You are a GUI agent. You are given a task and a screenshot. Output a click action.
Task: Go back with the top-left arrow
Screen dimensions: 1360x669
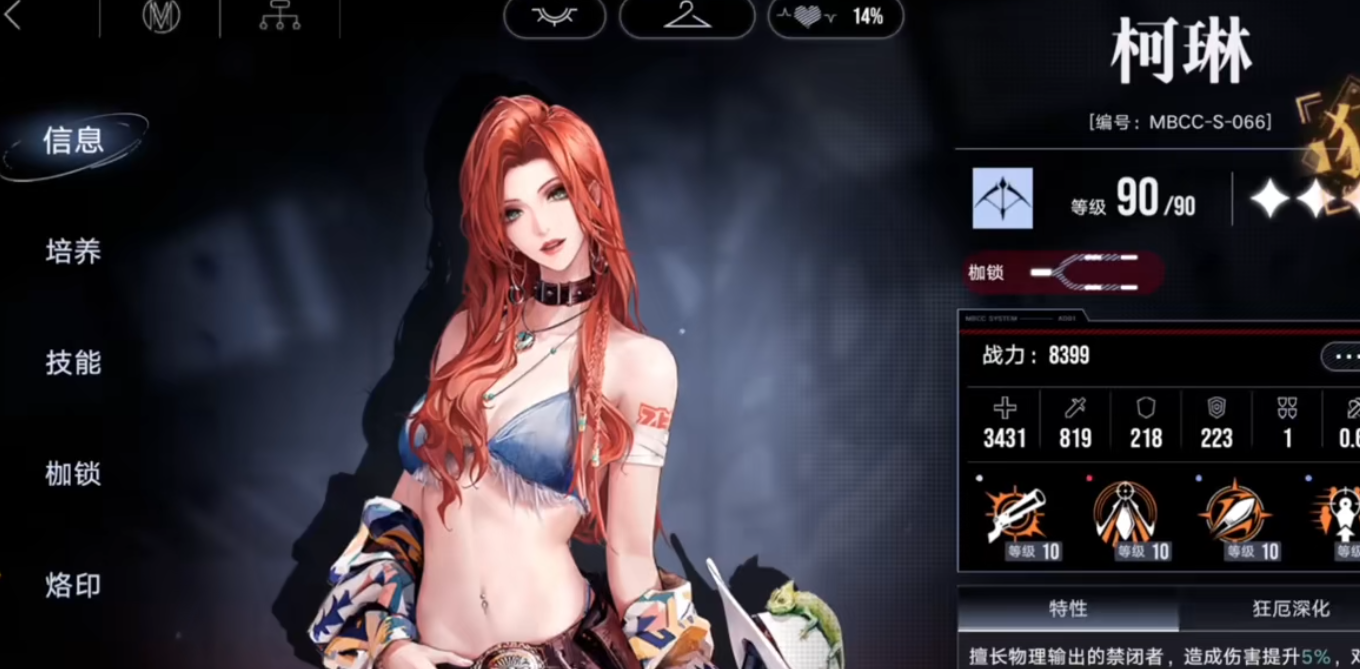pos(13,17)
